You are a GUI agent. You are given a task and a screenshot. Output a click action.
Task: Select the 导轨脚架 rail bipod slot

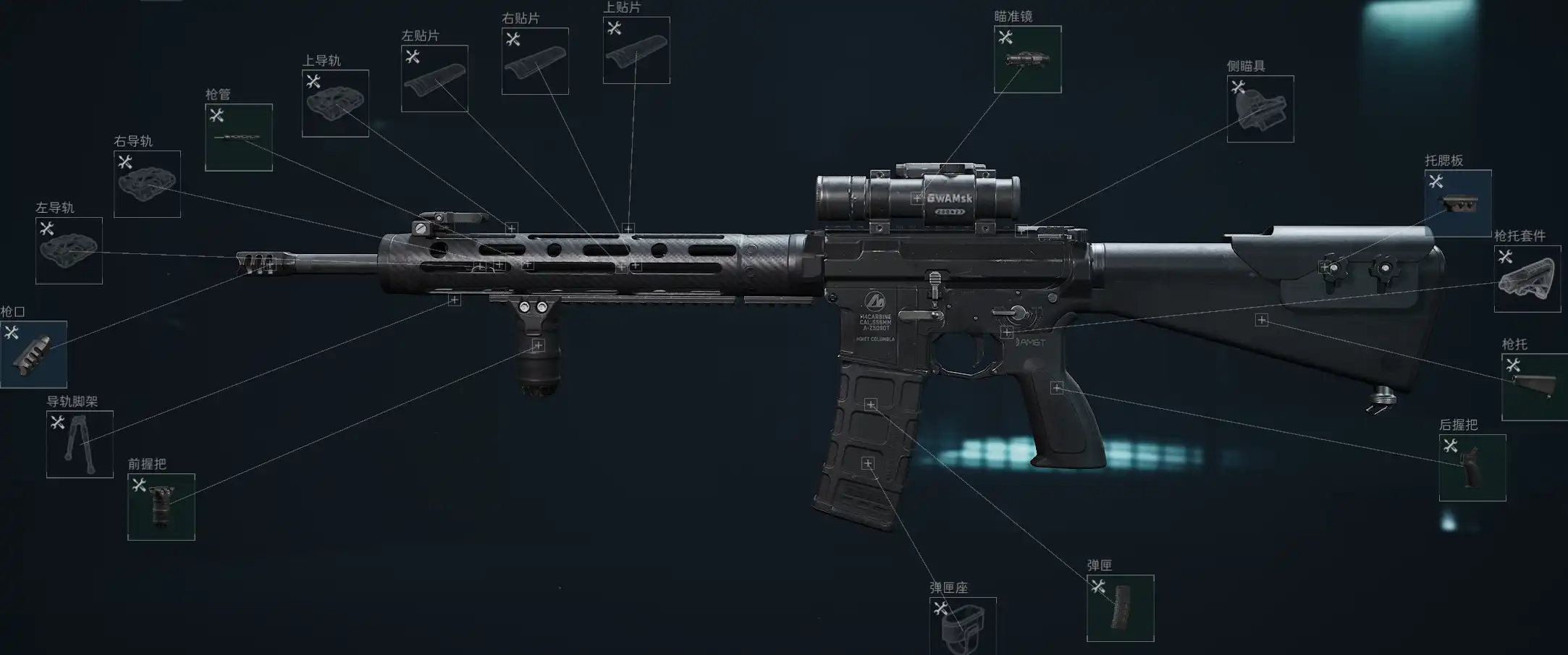pyautogui.click(x=80, y=444)
